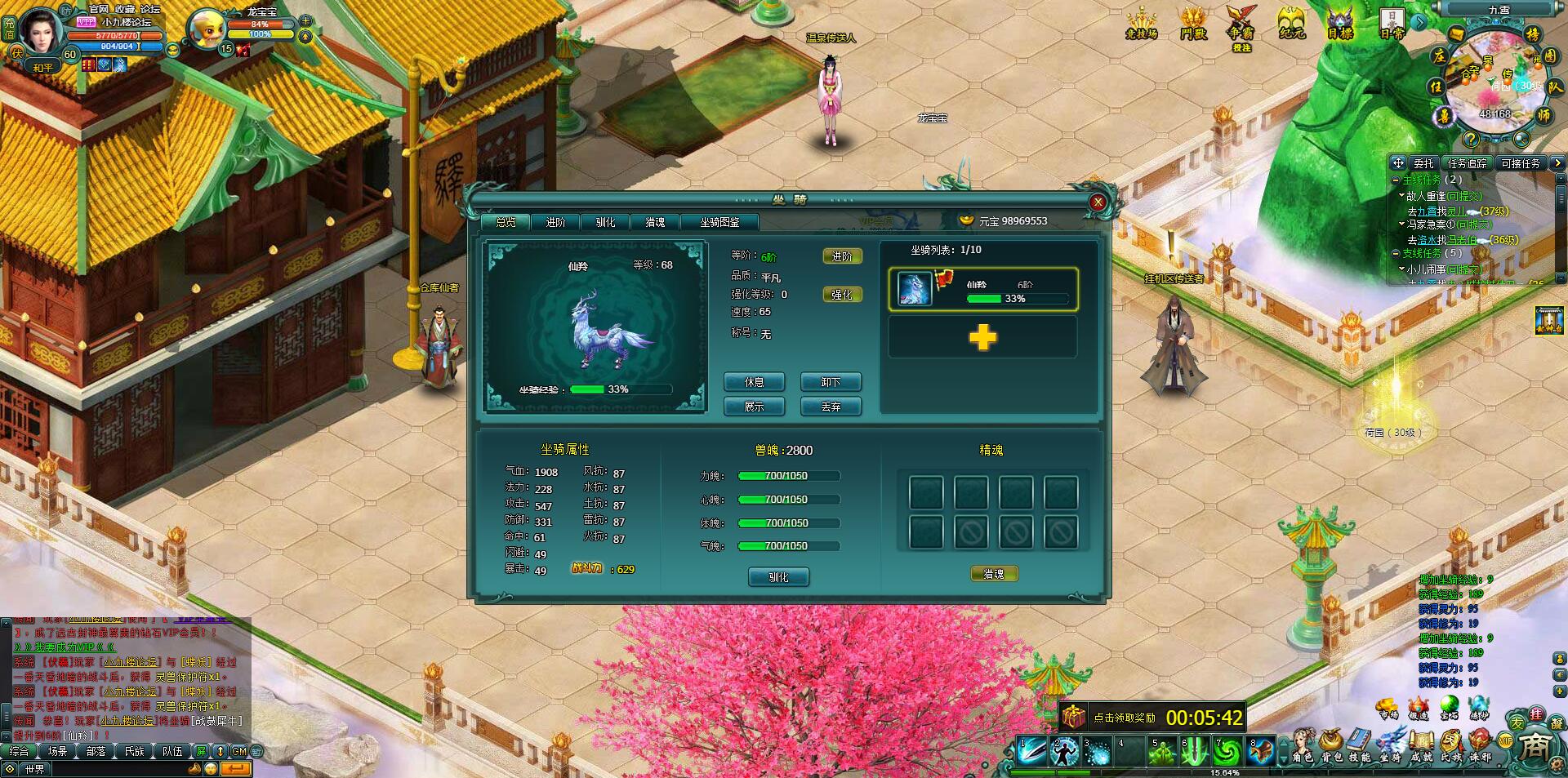The height and width of the screenshot is (778, 1568).
Task: Click the 卸下 button
Action: [831, 382]
